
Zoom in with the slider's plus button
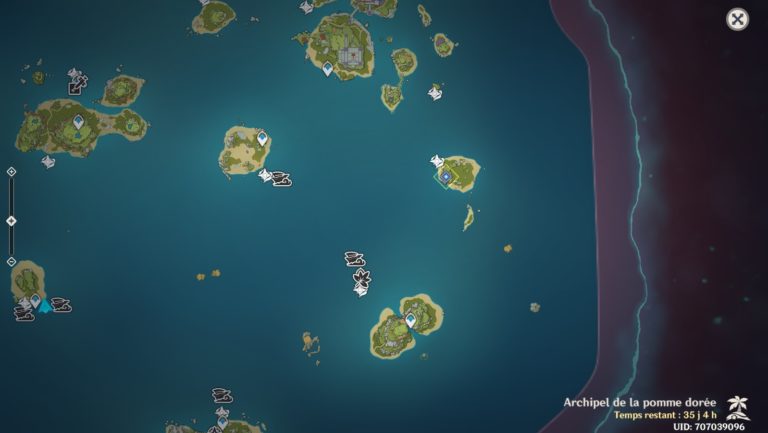pos(11,172)
